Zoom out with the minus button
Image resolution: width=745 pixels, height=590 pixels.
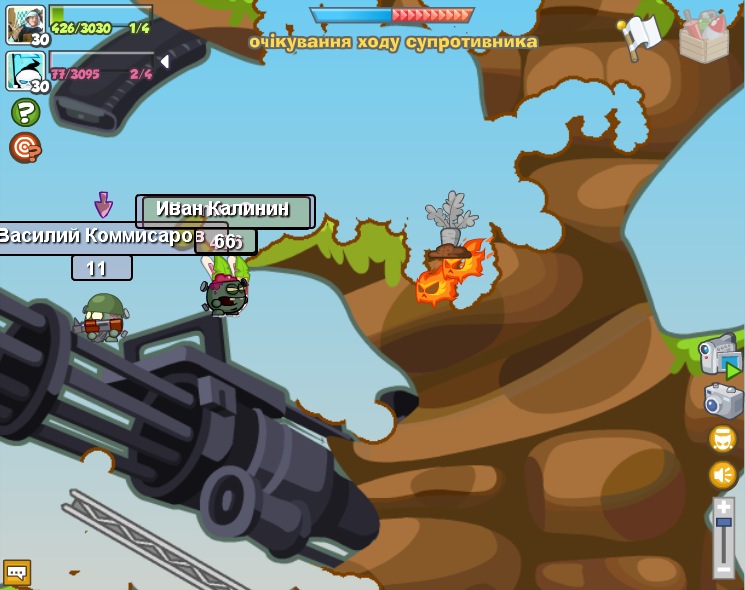723,568
